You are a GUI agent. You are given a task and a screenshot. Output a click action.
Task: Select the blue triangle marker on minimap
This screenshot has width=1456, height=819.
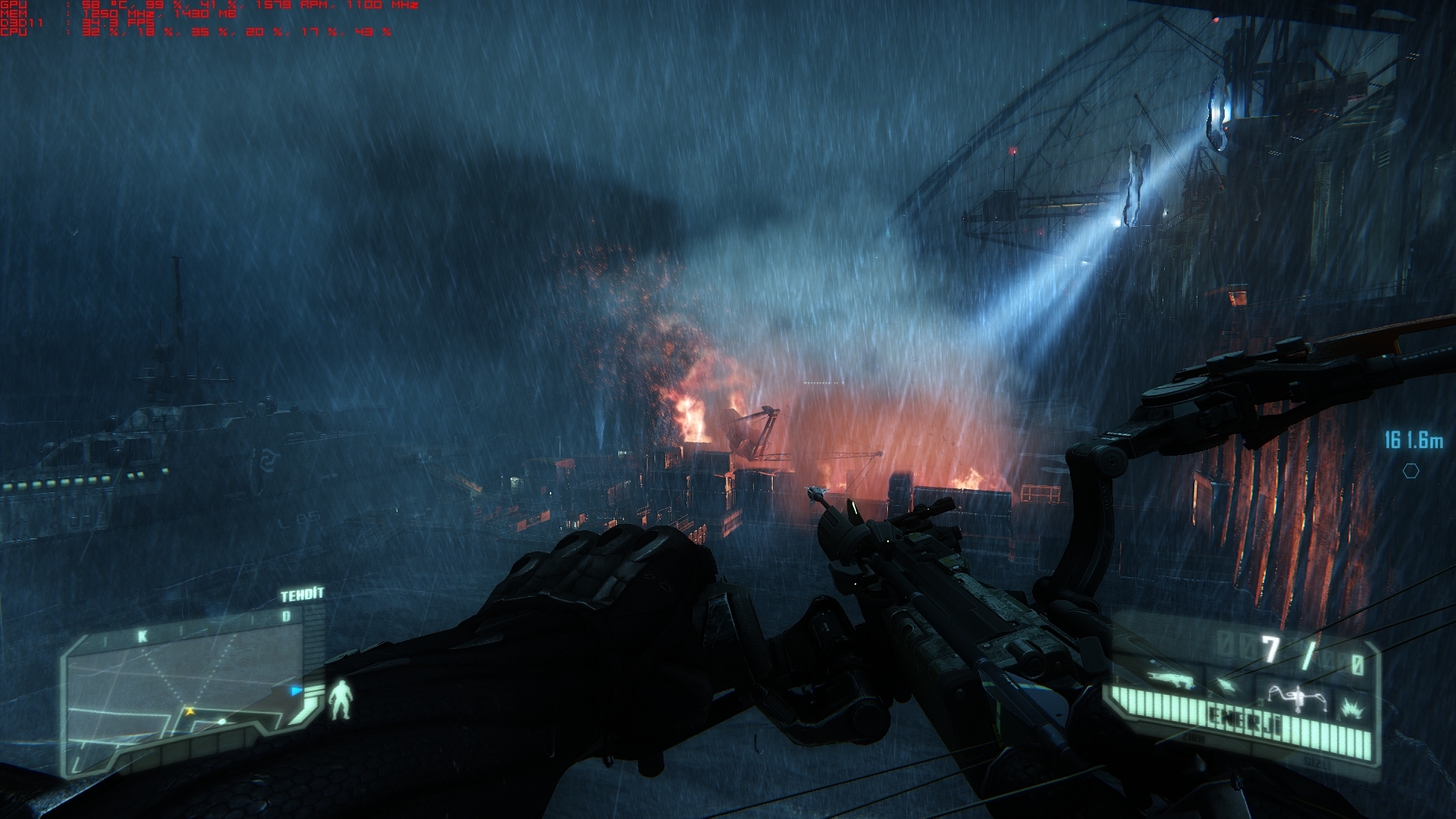click(297, 691)
